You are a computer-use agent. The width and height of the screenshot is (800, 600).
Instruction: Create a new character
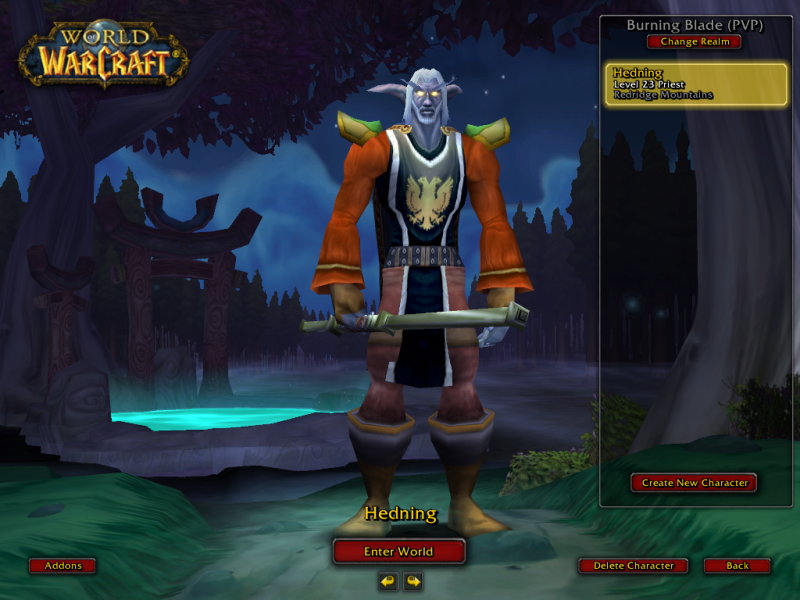click(x=694, y=483)
